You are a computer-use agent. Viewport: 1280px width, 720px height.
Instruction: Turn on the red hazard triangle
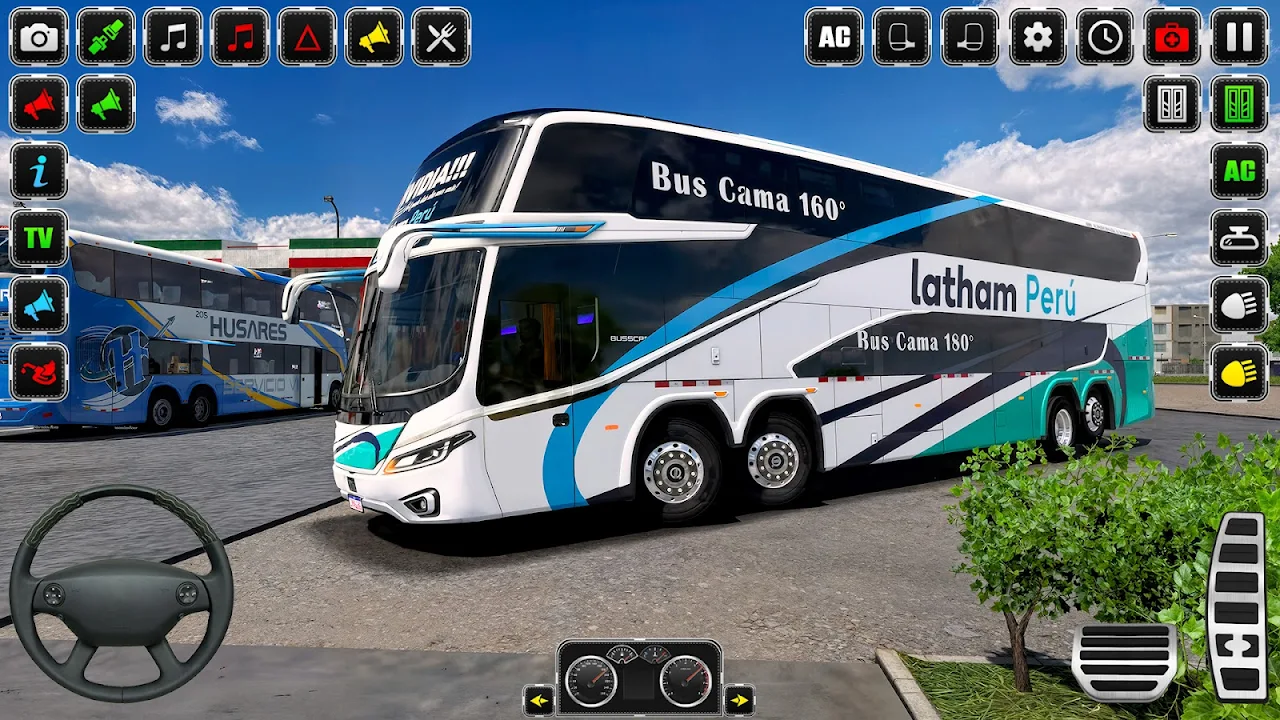pyautogui.click(x=307, y=37)
